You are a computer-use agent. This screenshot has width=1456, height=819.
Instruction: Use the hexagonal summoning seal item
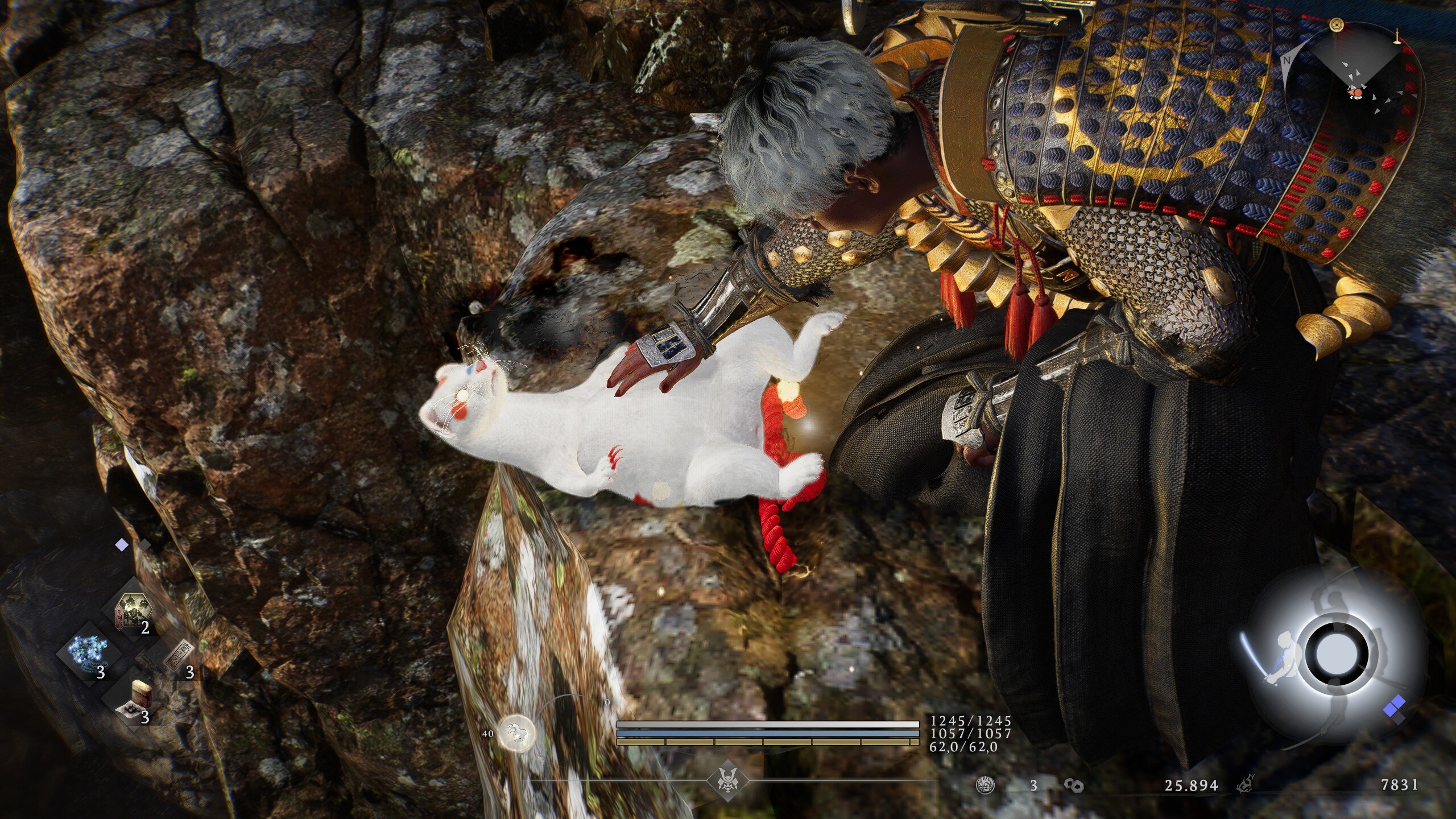pos(133,610)
